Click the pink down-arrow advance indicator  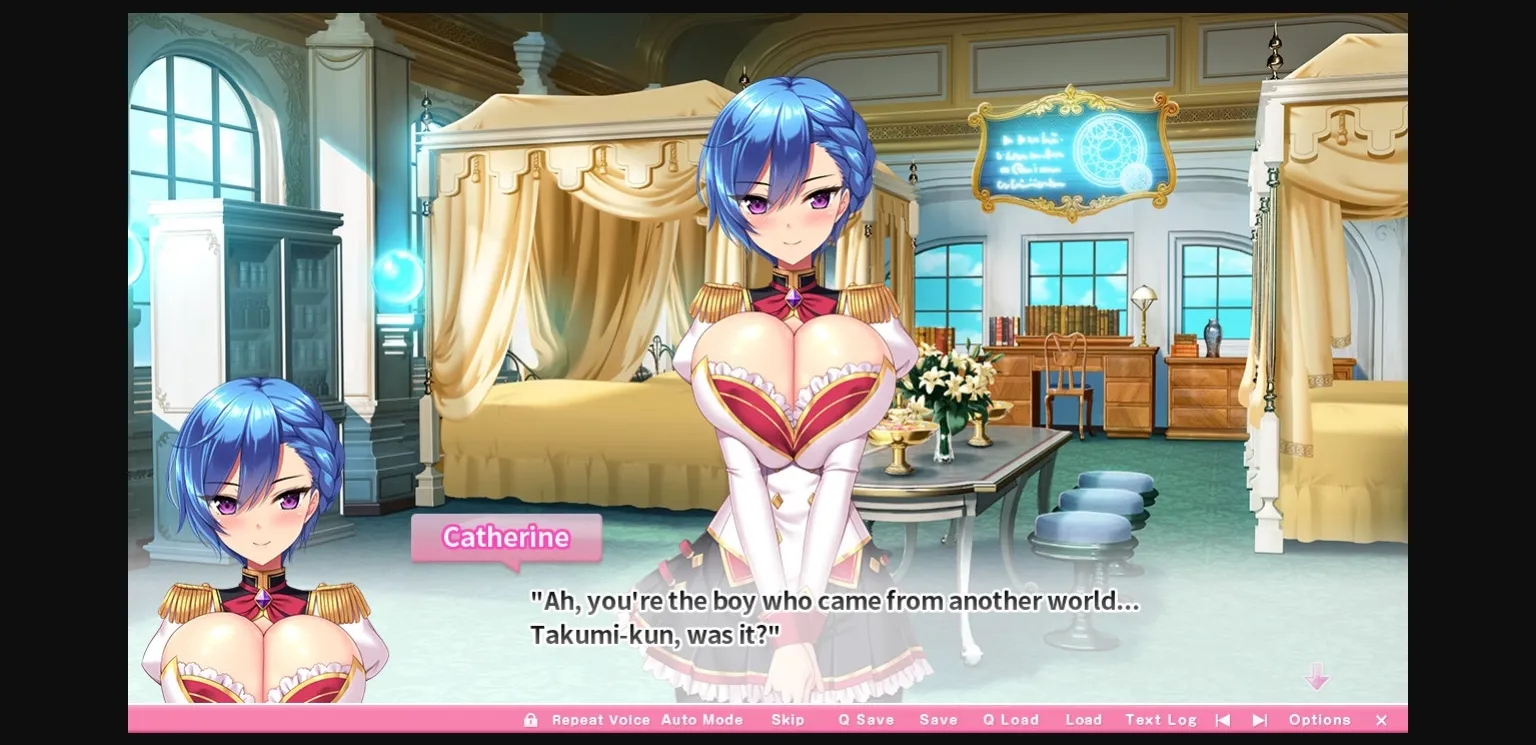click(1318, 677)
